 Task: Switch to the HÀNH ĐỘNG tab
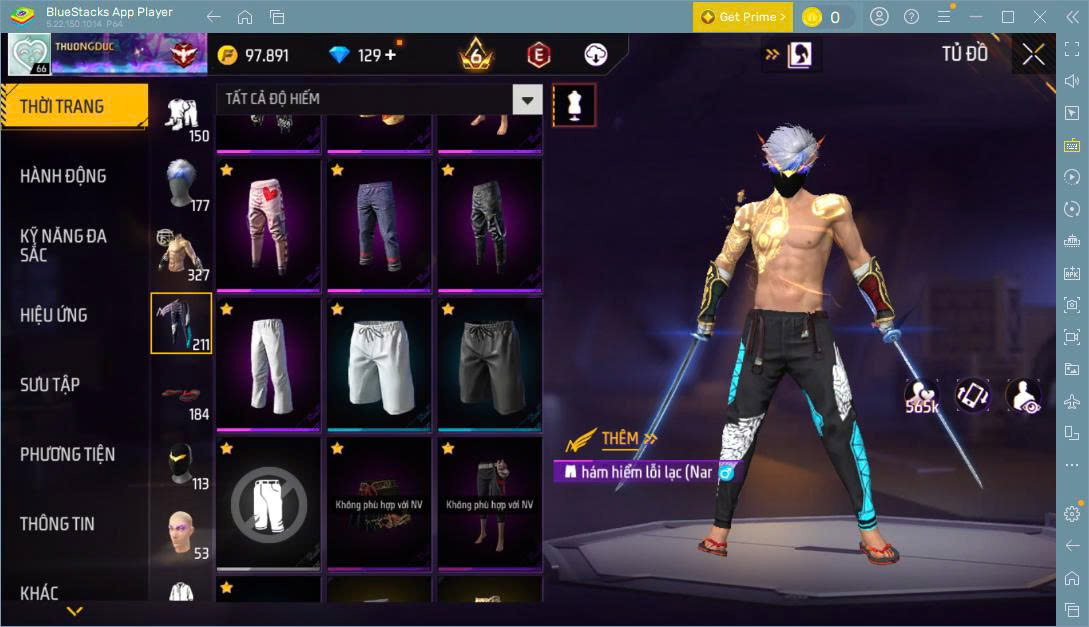pyautogui.click(x=63, y=176)
